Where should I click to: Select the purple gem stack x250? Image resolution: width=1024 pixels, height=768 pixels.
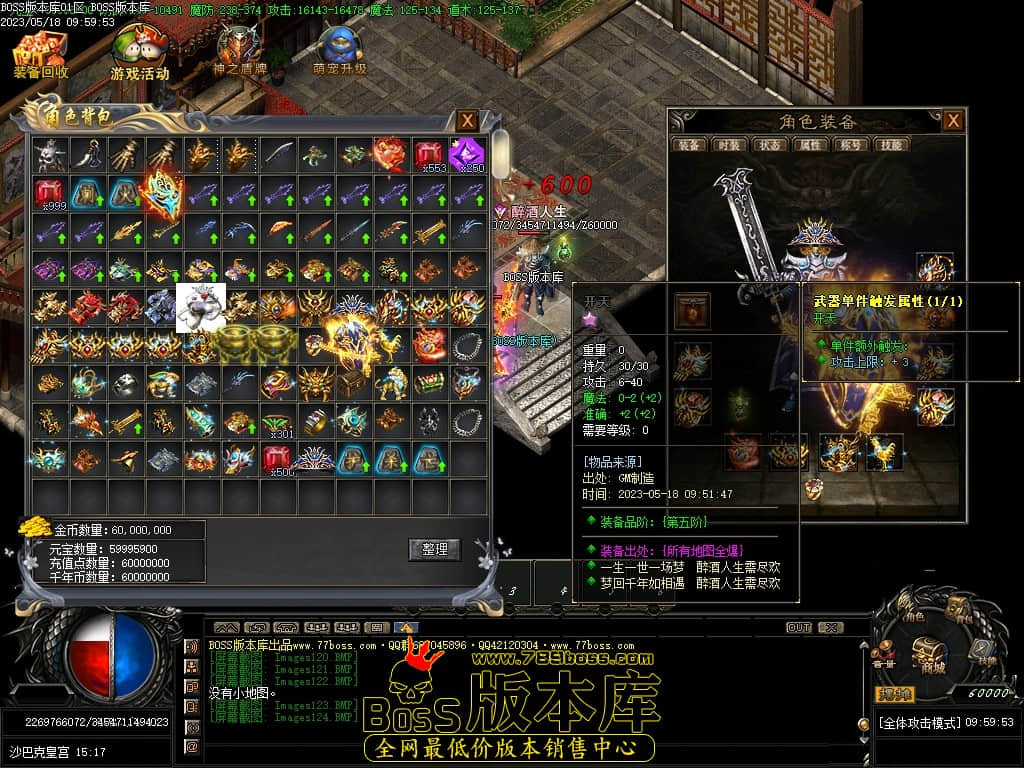(x=466, y=154)
